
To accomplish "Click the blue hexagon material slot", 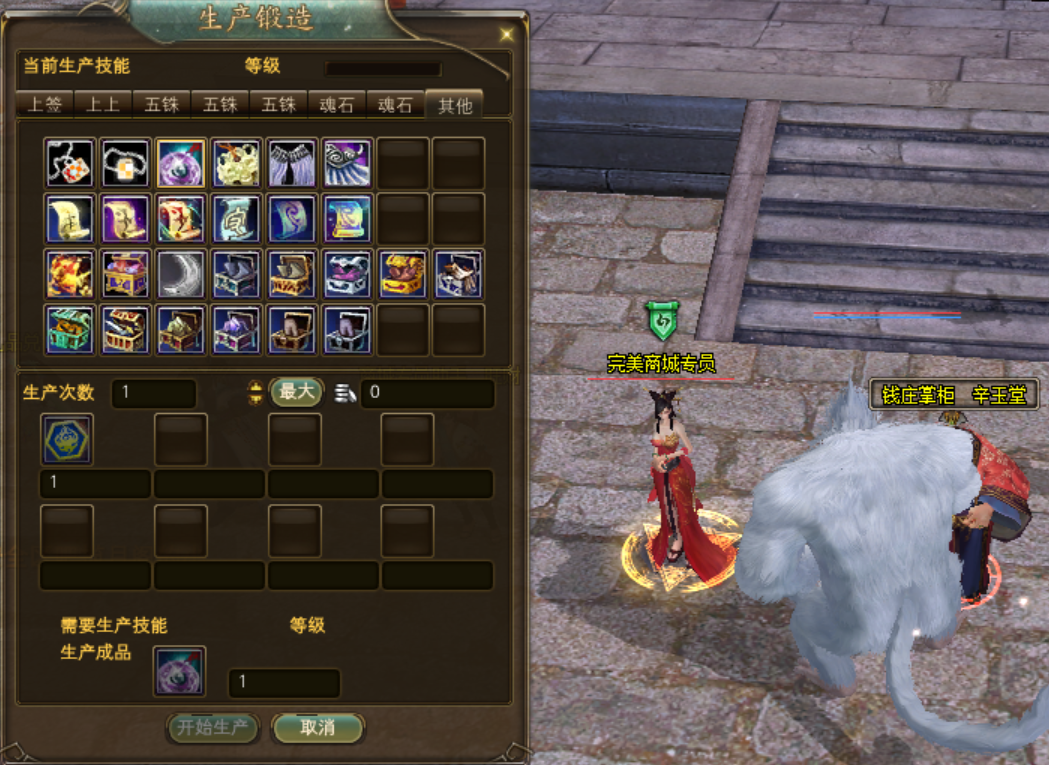I will pos(67,439).
